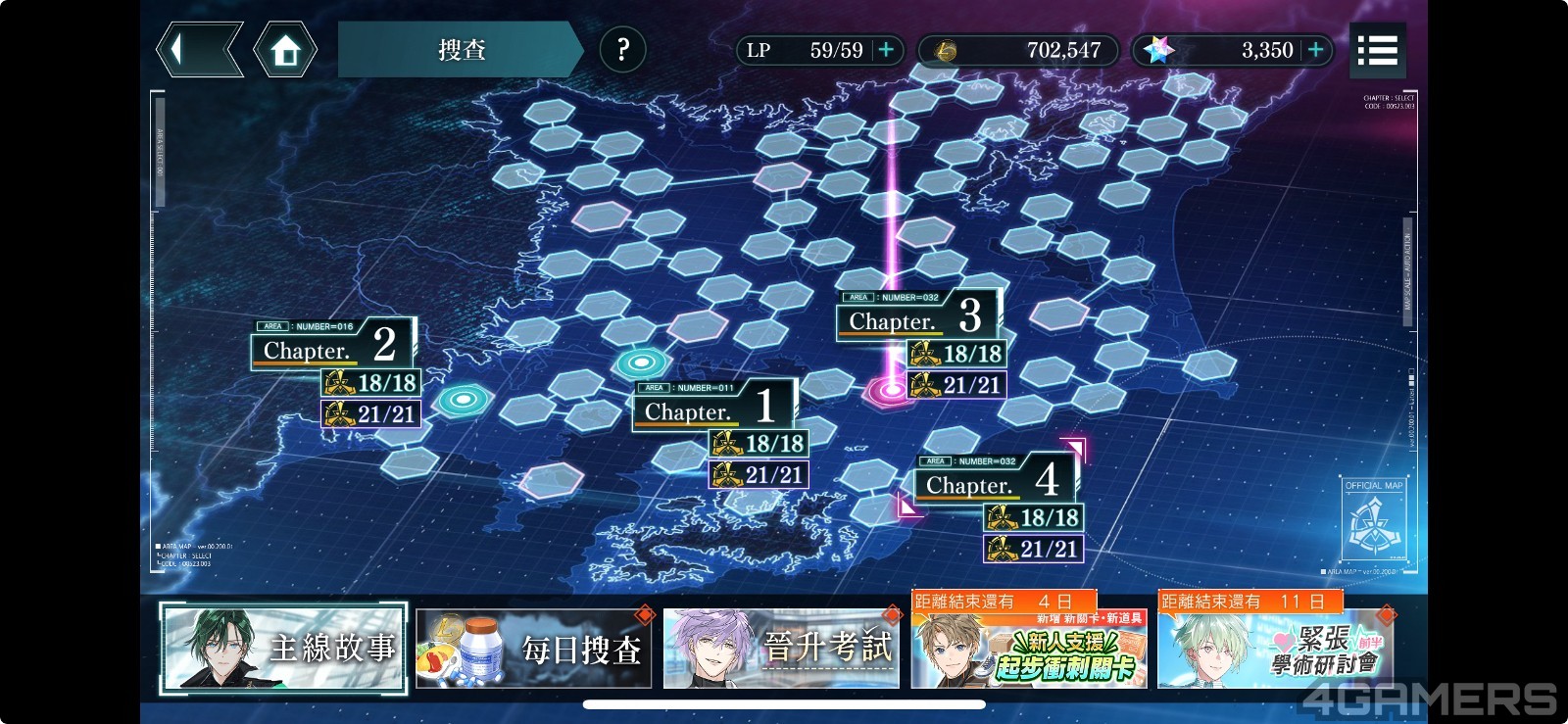Viewport: 1568px width, 724px height.
Task: Open the list menu icon
Action: (1377, 50)
